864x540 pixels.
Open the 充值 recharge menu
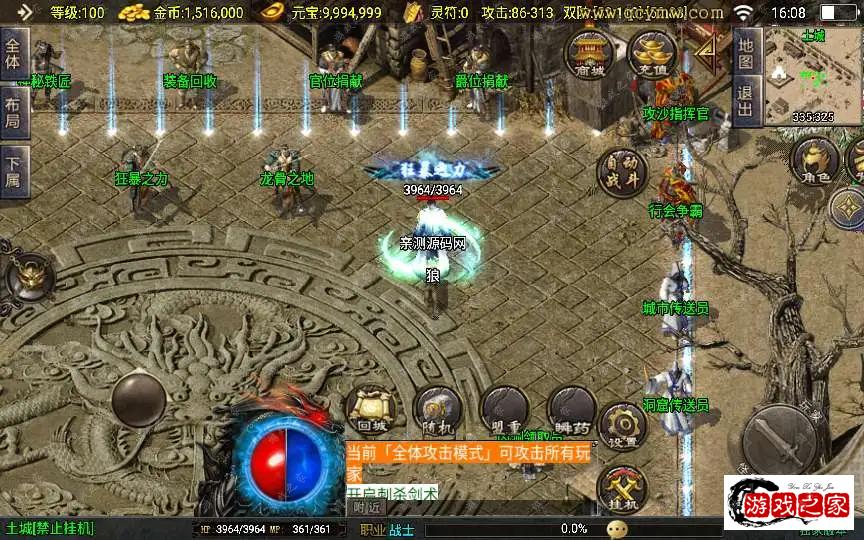pyautogui.click(x=653, y=53)
